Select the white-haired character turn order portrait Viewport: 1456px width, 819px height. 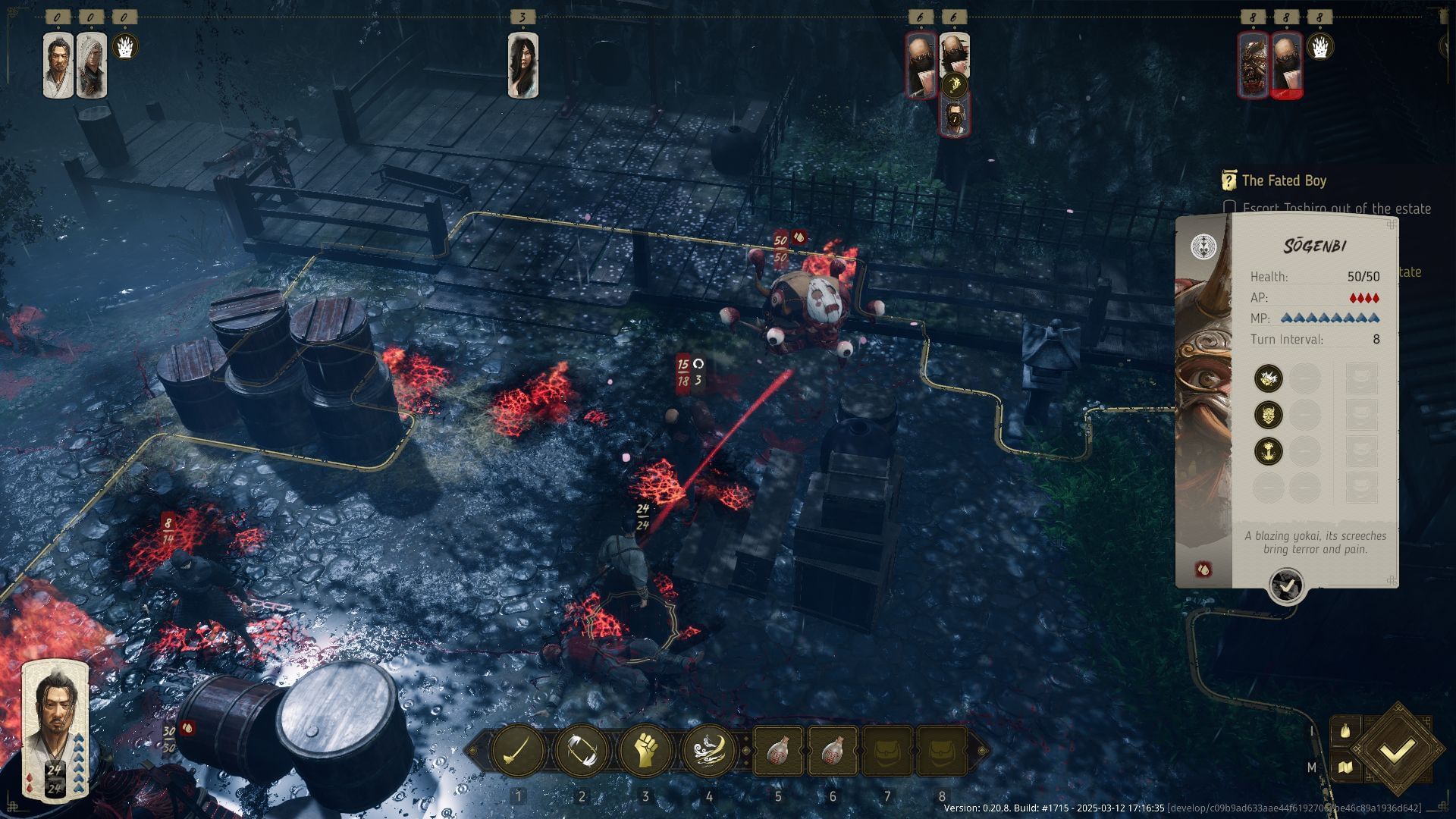click(x=92, y=65)
